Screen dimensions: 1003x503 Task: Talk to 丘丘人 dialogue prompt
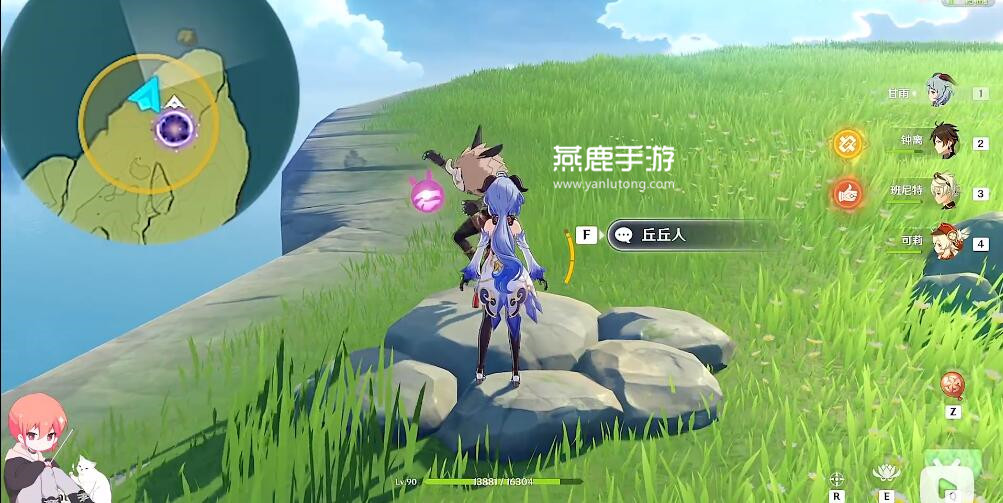coord(692,235)
